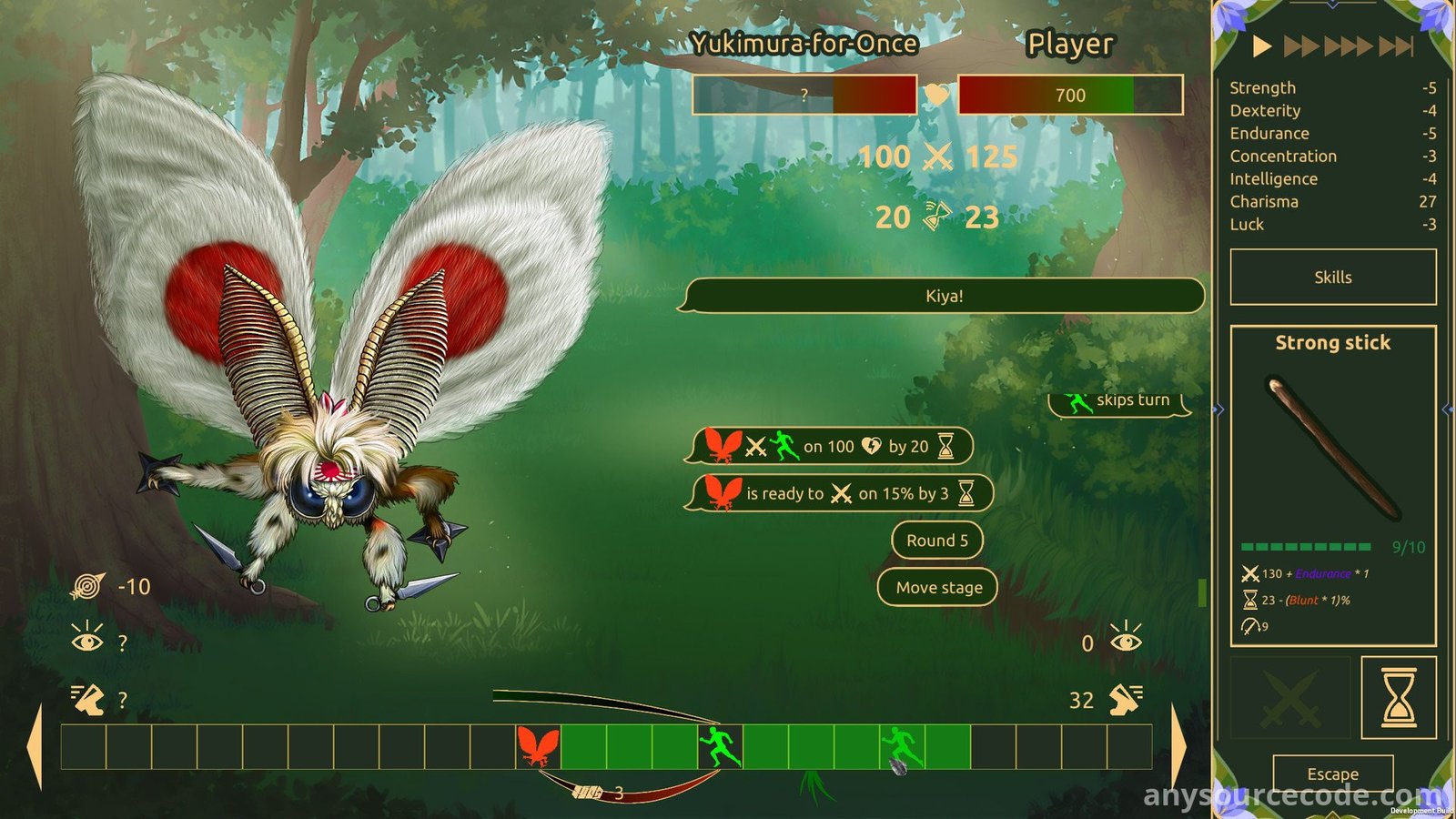Click the red moth enemy marker on track
This screenshot has height=819, width=1456.
pos(538,747)
